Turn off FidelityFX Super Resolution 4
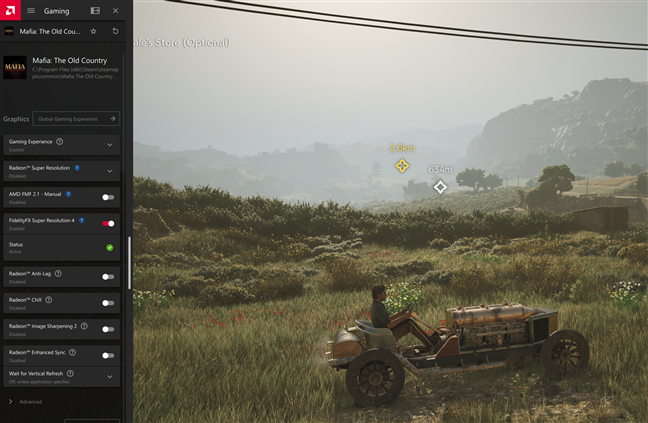 [x=108, y=223]
